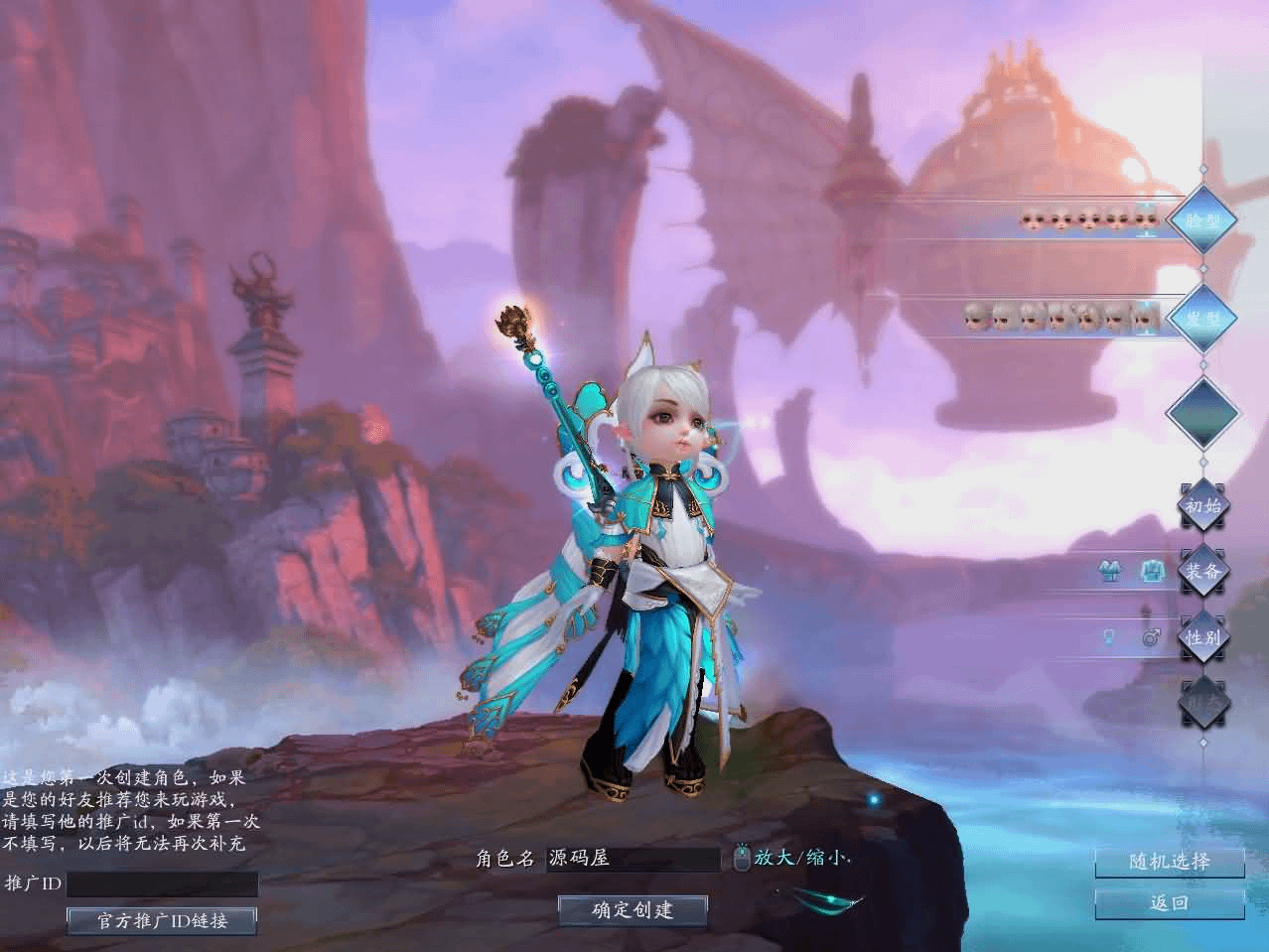The width and height of the screenshot is (1269, 952).
Task: Choose the female gender symbol icon
Action: pos(1109,637)
